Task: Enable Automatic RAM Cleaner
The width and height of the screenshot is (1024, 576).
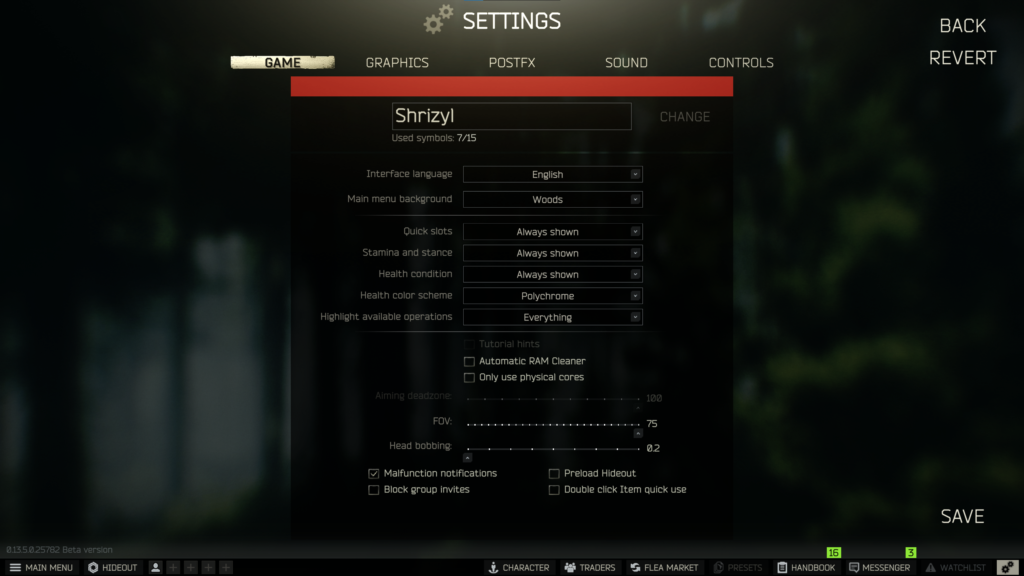Action: tap(470, 361)
